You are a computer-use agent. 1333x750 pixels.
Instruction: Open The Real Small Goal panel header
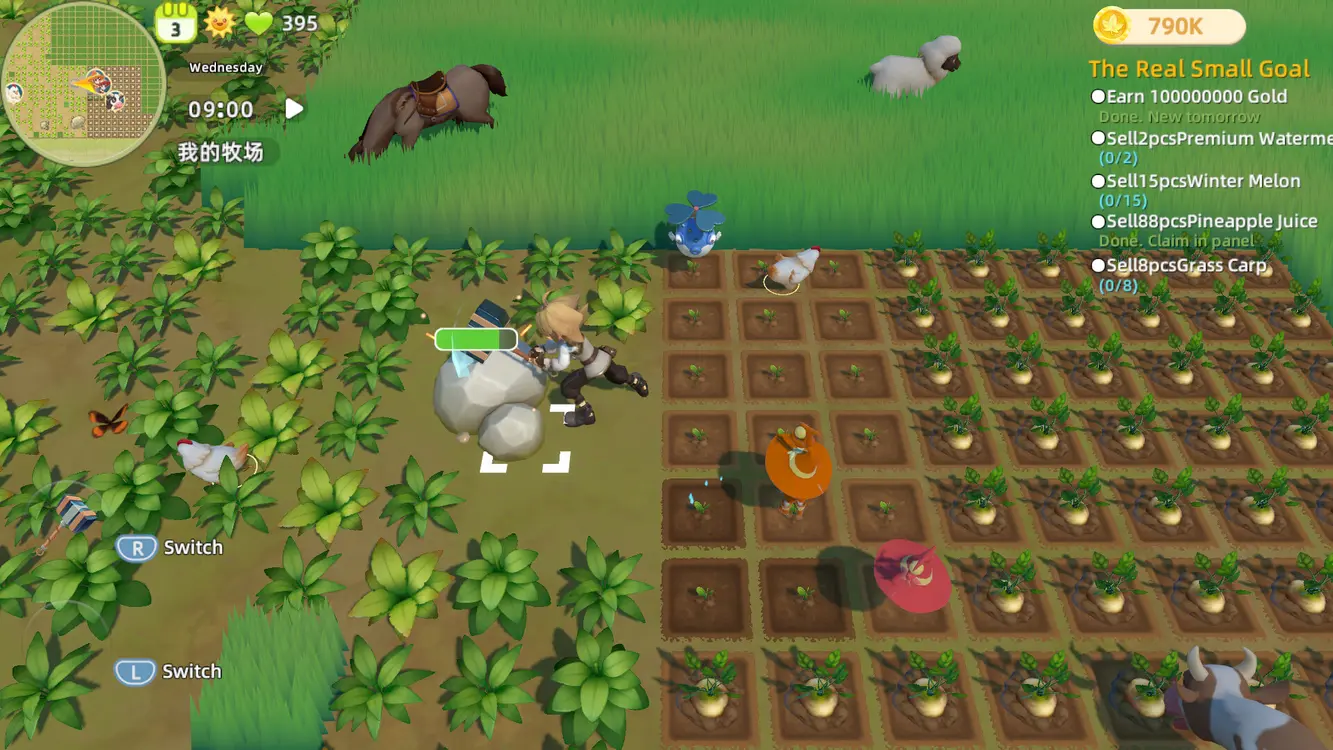tap(1200, 68)
